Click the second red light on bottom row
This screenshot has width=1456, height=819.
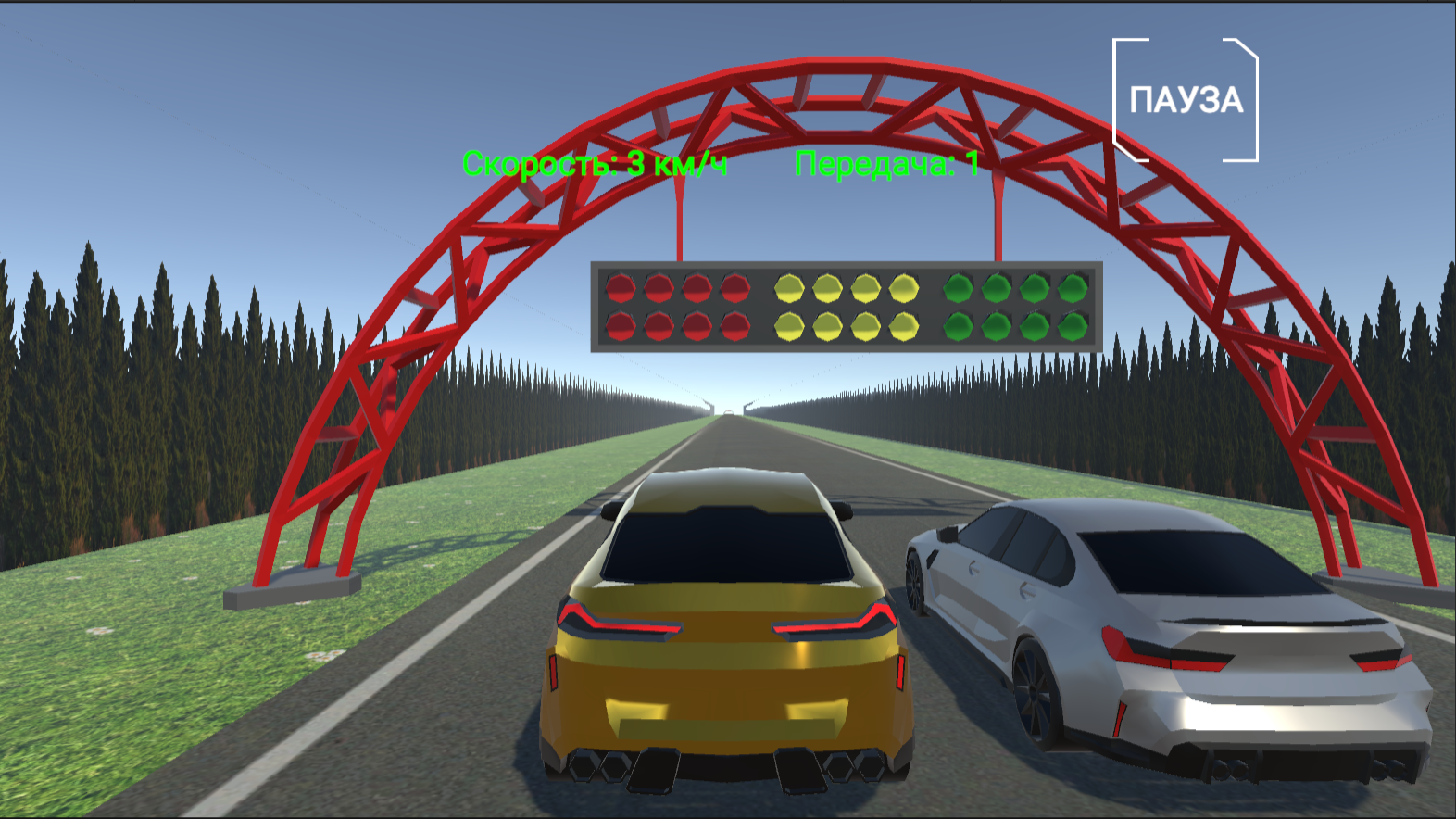pos(658,325)
